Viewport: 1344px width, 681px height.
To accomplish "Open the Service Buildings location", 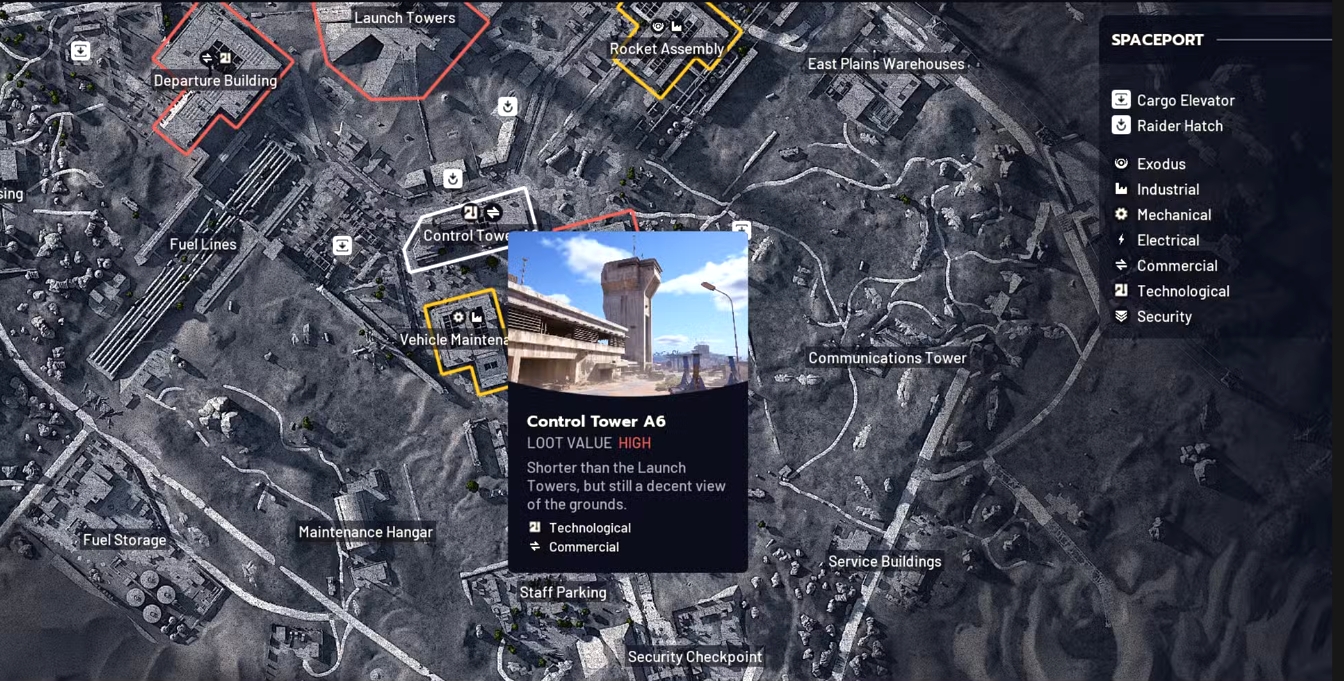I will (x=884, y=561).
